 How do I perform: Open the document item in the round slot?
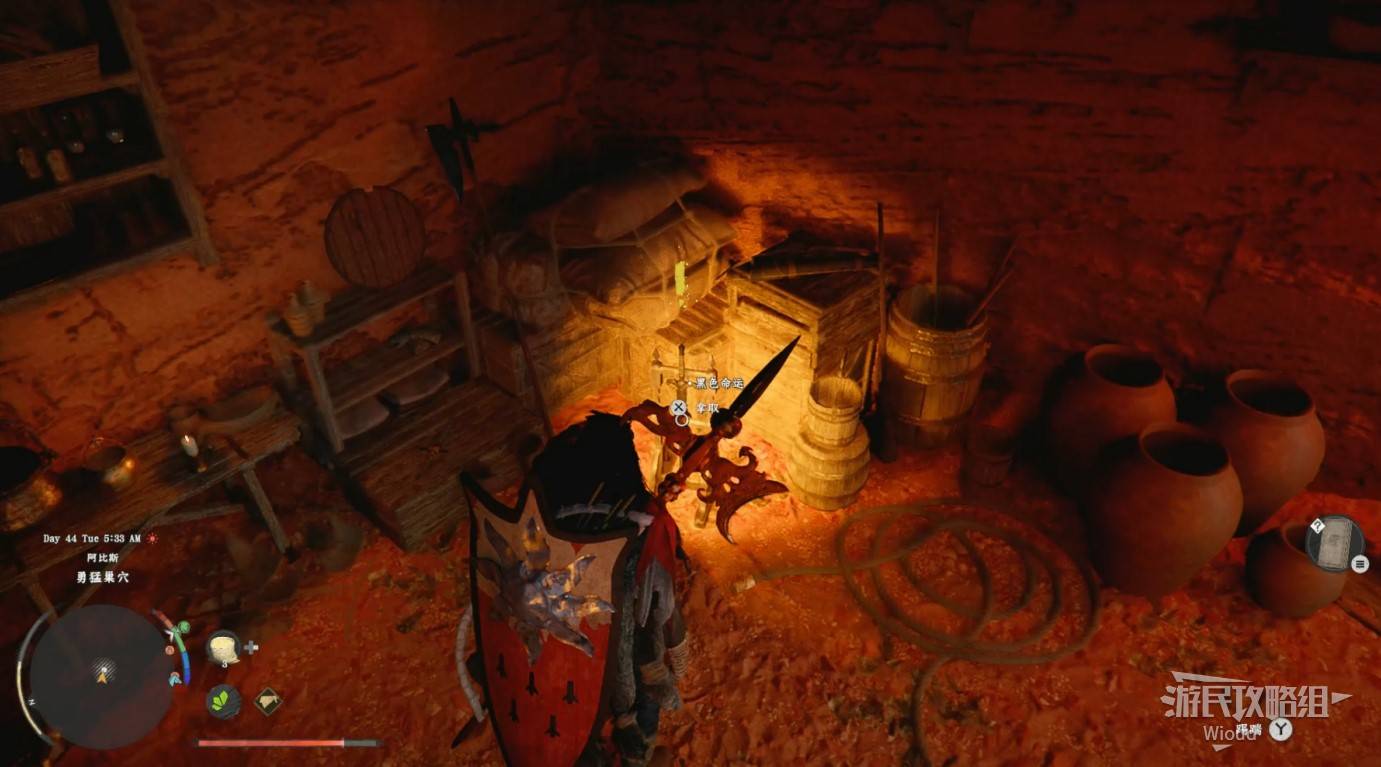pyautogui.click(x=1334, y=544)
